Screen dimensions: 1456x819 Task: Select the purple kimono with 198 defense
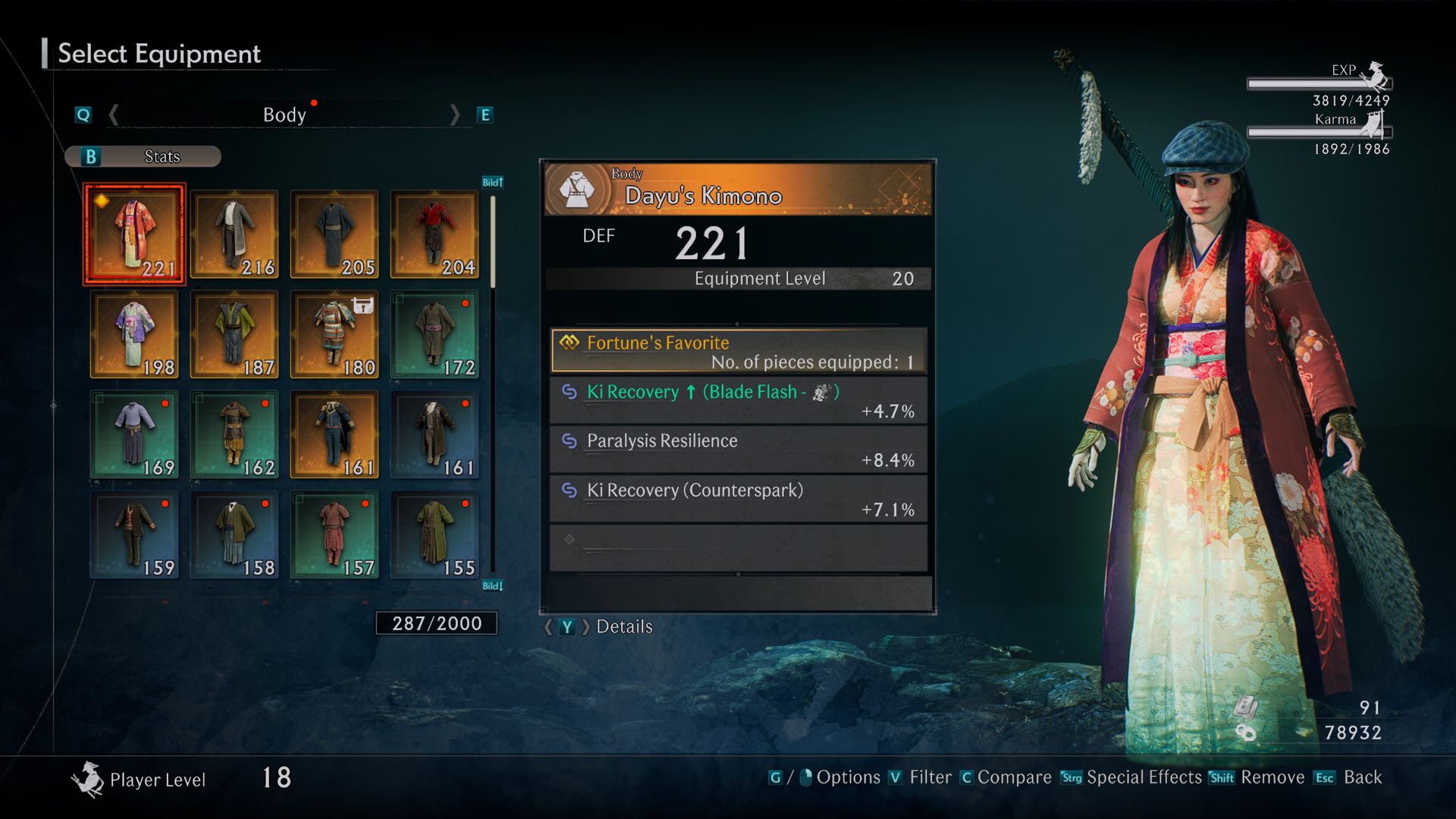click(134, 334)
